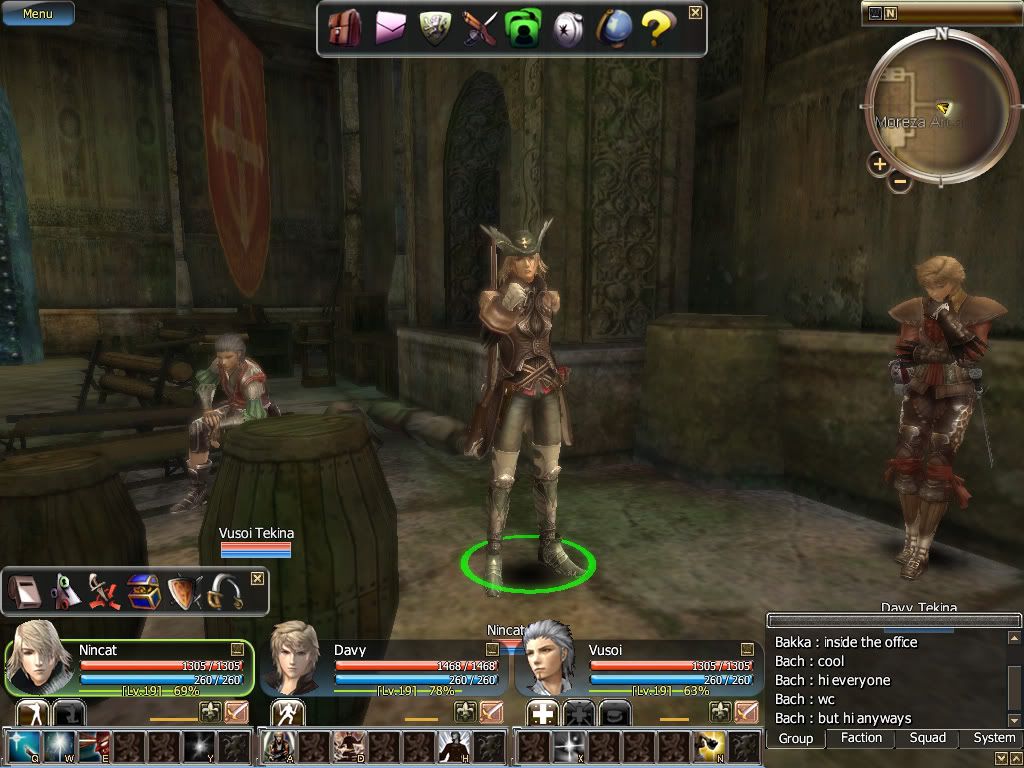Switch chat to the Faction tab
This screenshot has height=768, width=1024.
(861, 738)
